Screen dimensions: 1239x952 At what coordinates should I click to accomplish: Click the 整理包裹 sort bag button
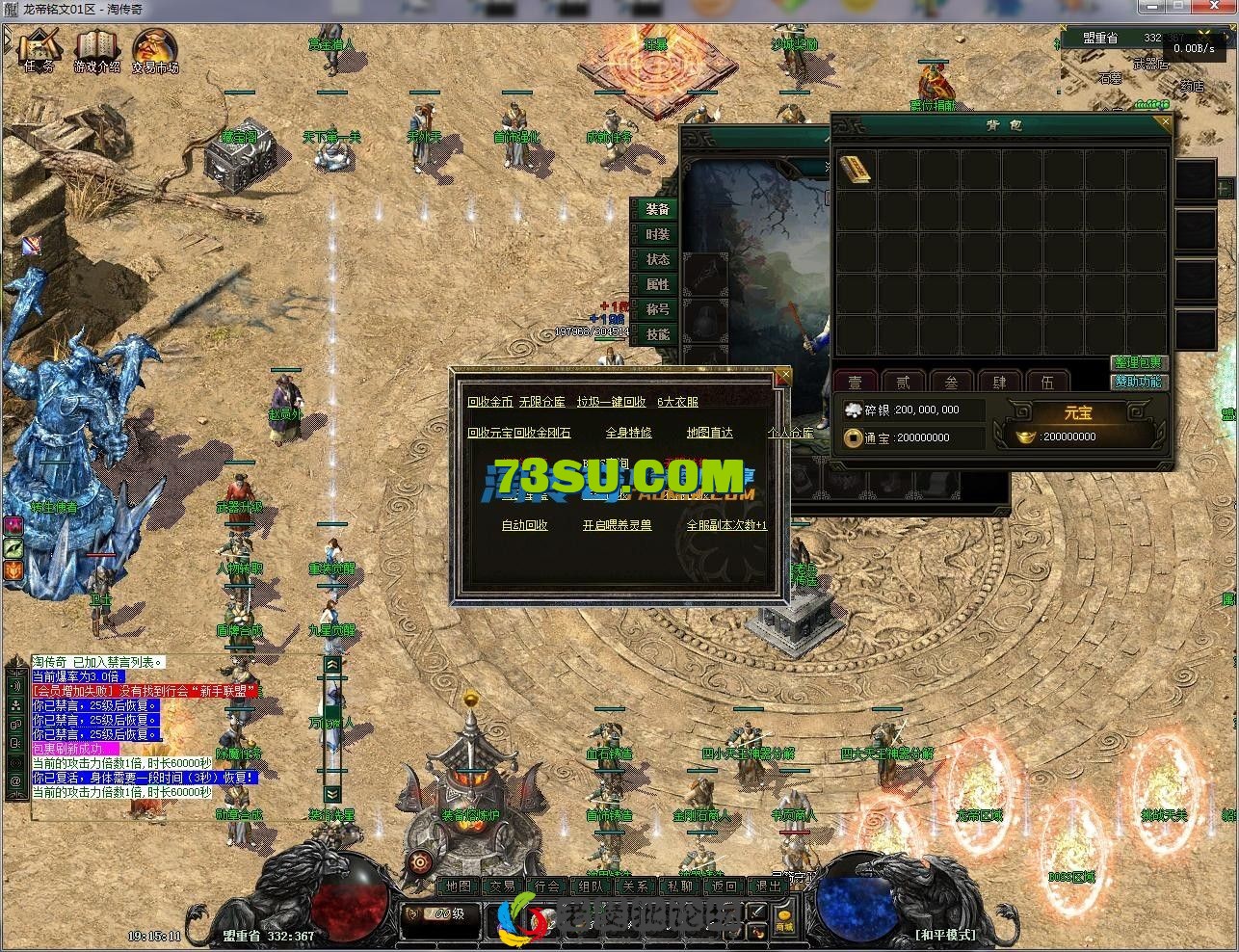[1138, 363]
